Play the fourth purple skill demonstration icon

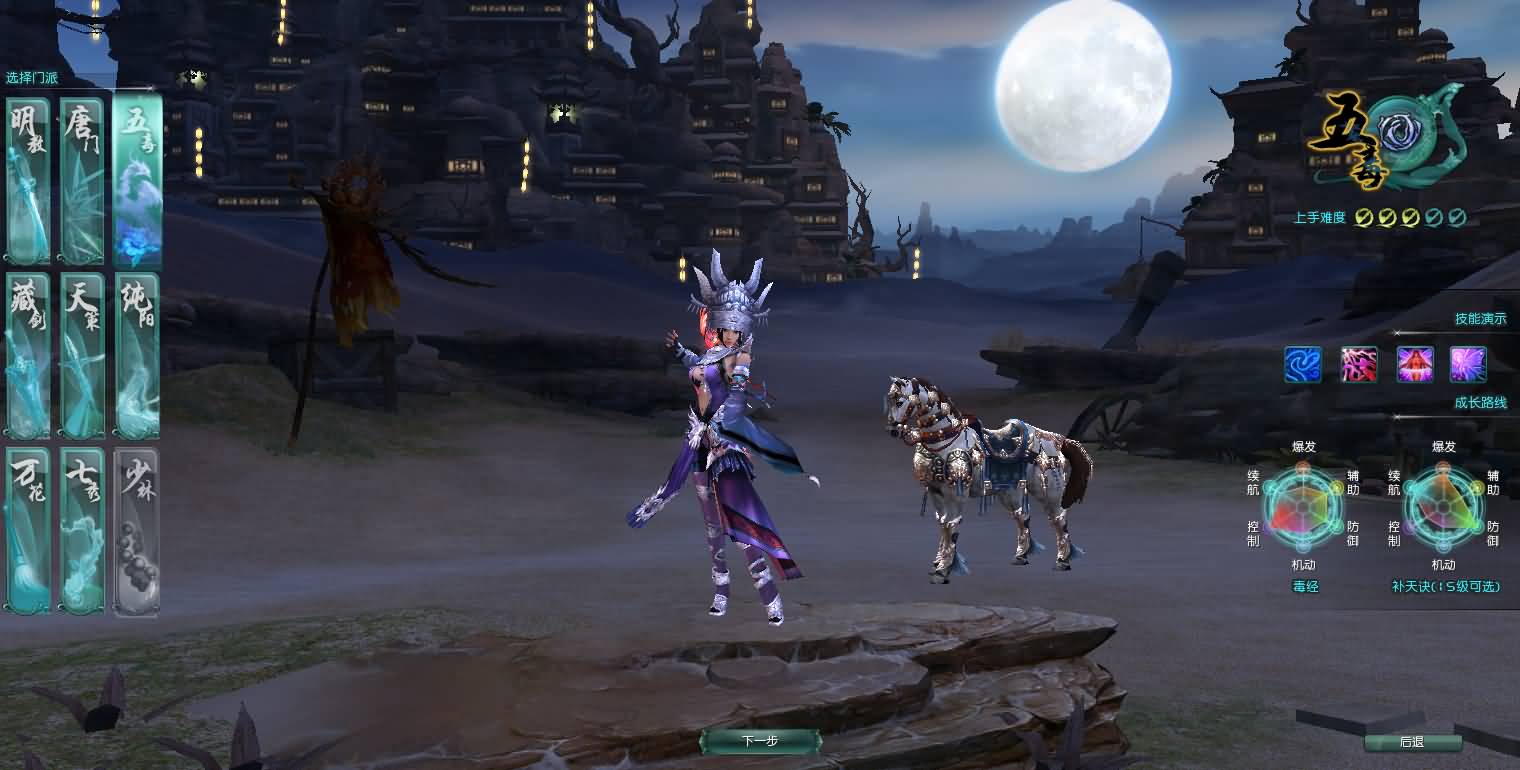pyautogui.click(x=1469, y=364)
